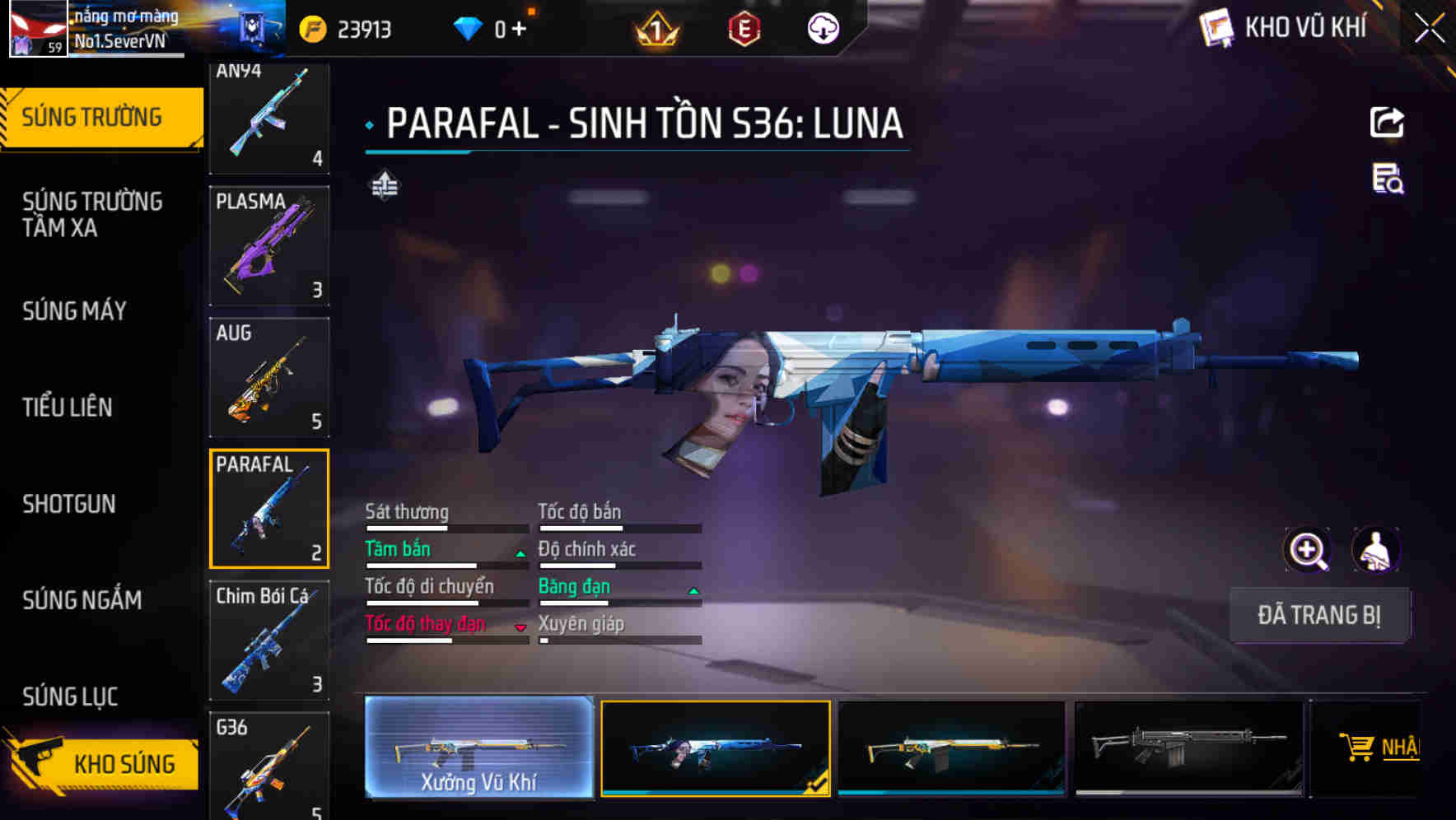Open the Súng Trường Tầm Xa category
Viewport: 1456px width, 820px height.
[92, 214]
